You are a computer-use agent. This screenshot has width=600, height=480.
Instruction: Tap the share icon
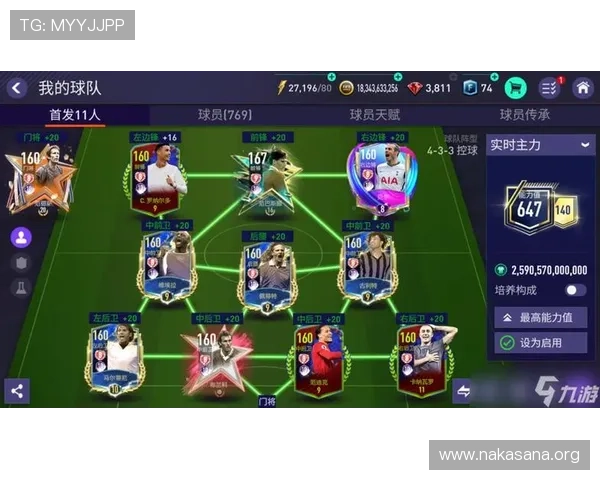click(x=16, y=391)
